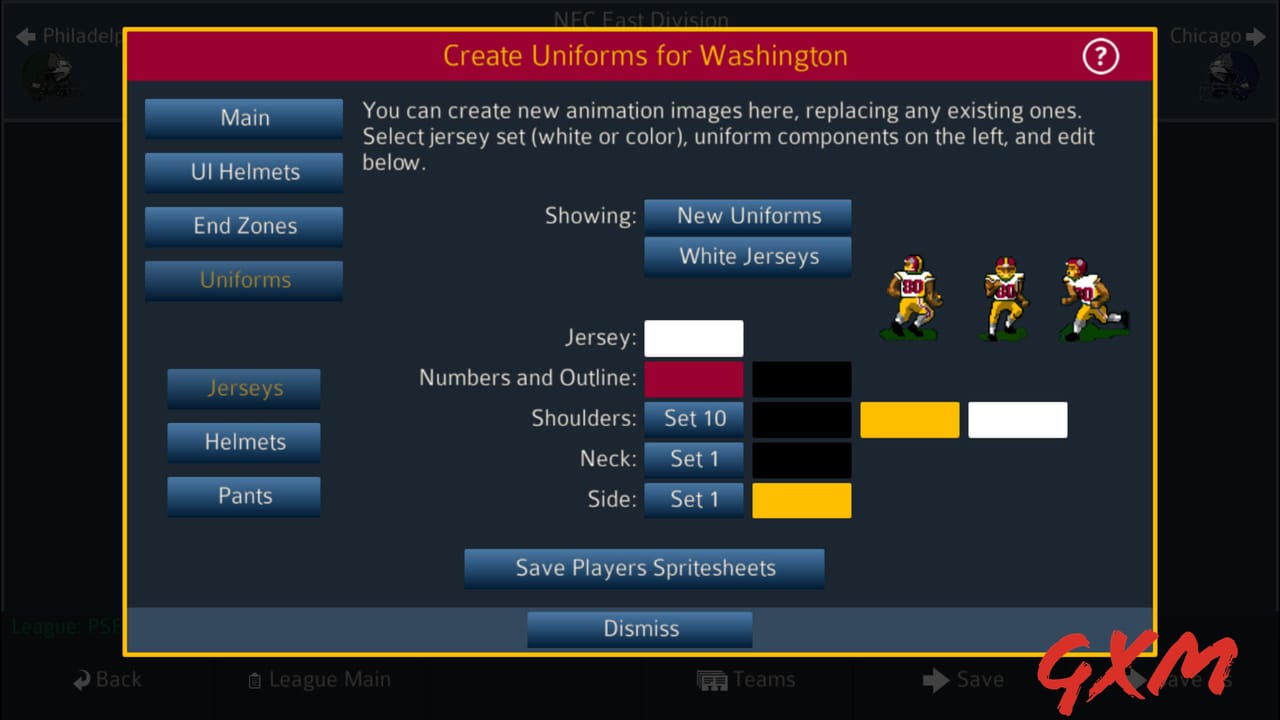Open the Shoulders Set 10 selector
1280x720 pixels.
point(694,419)
